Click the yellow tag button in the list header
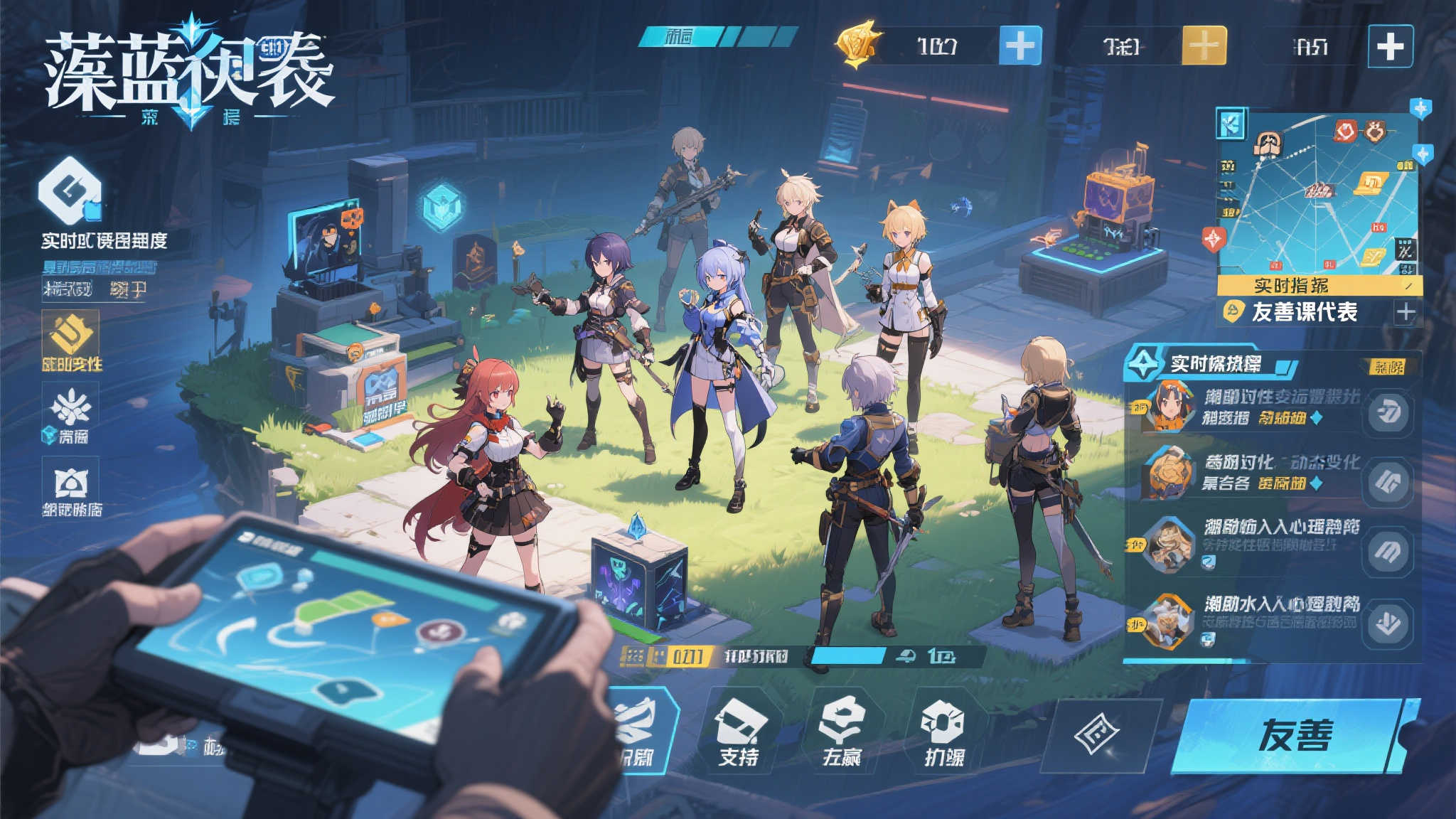This screenshot has width=1456, height=819. (x=1388, y=367)
